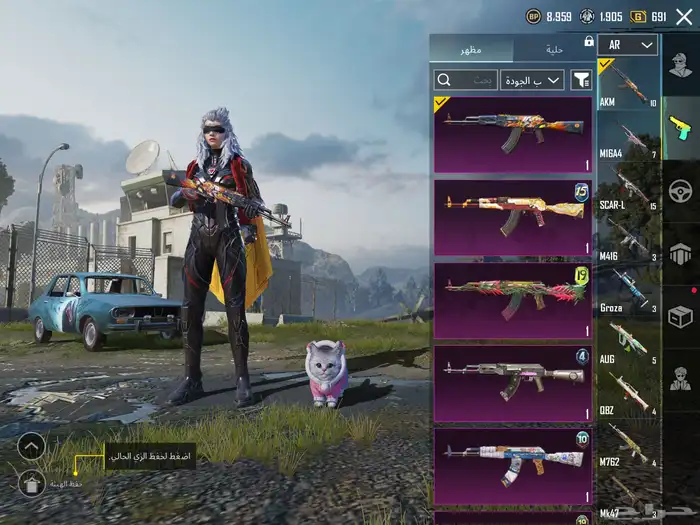Open the AR weapon category dropdown
700x525 pixels.
pyautogui.click(x=628, y=45)
